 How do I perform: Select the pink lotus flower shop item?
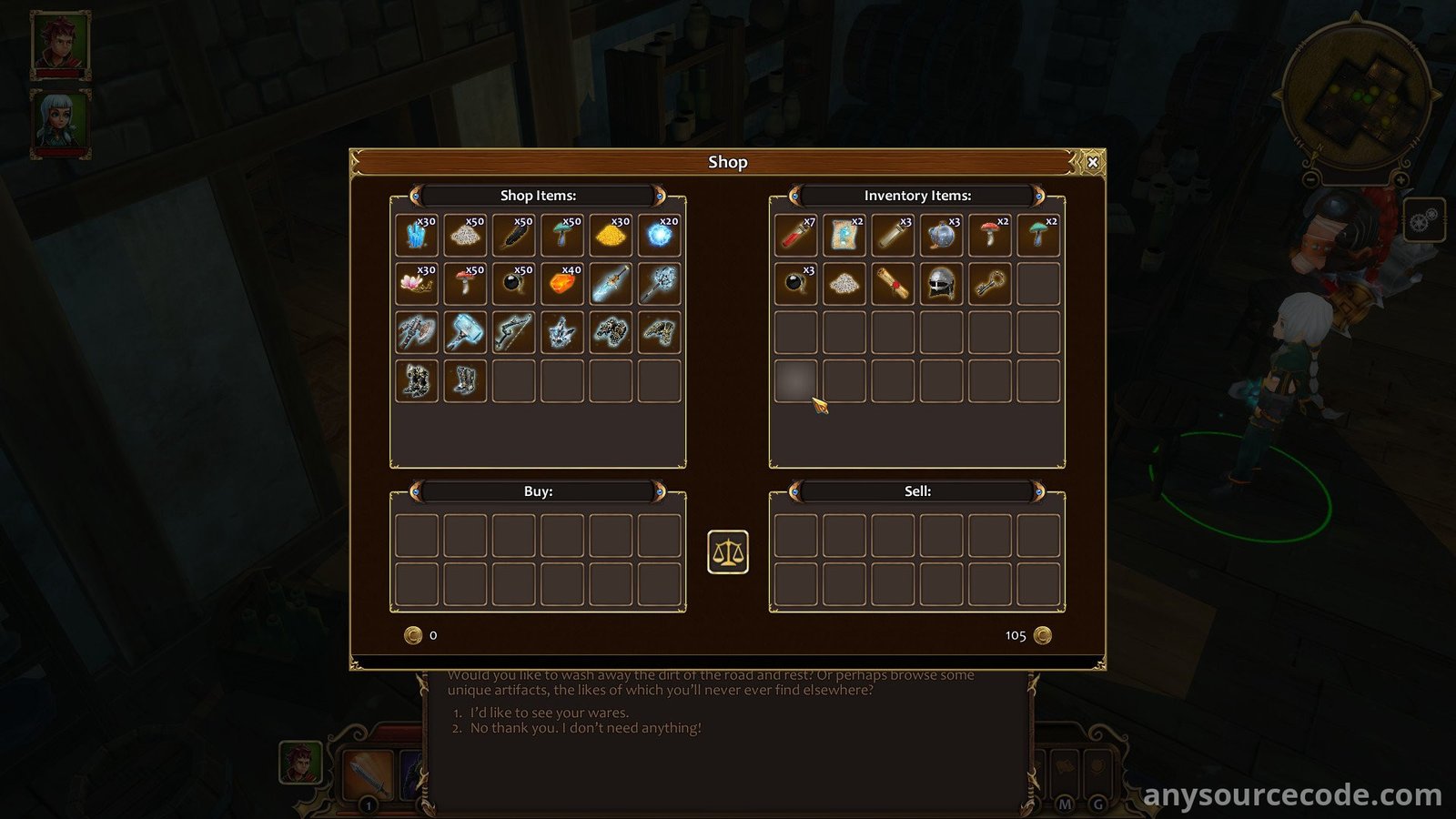(x=417, y=284)
